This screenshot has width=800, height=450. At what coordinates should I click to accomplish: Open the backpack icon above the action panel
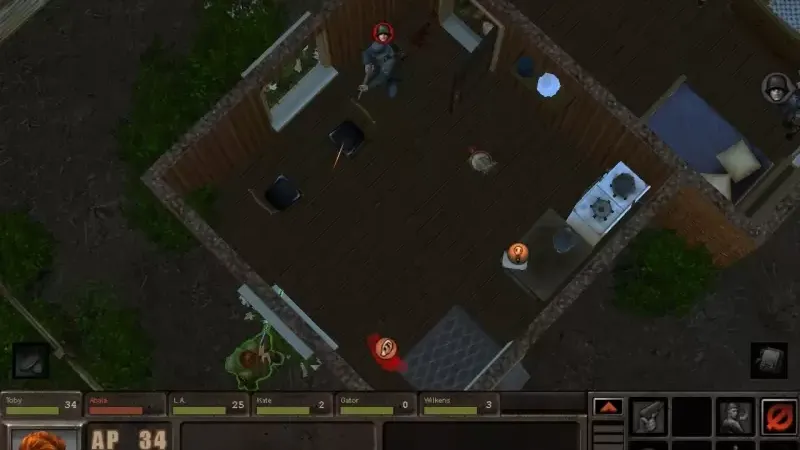coord(768,360)
